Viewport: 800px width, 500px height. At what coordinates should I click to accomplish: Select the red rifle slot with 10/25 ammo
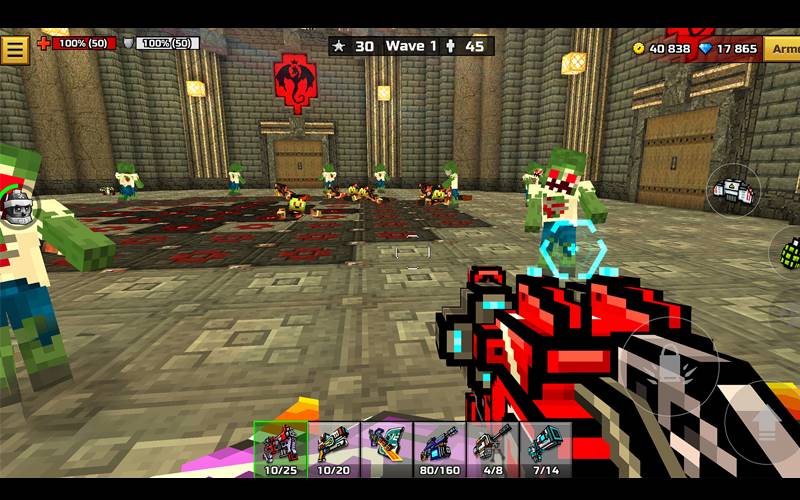pos(279,448)
